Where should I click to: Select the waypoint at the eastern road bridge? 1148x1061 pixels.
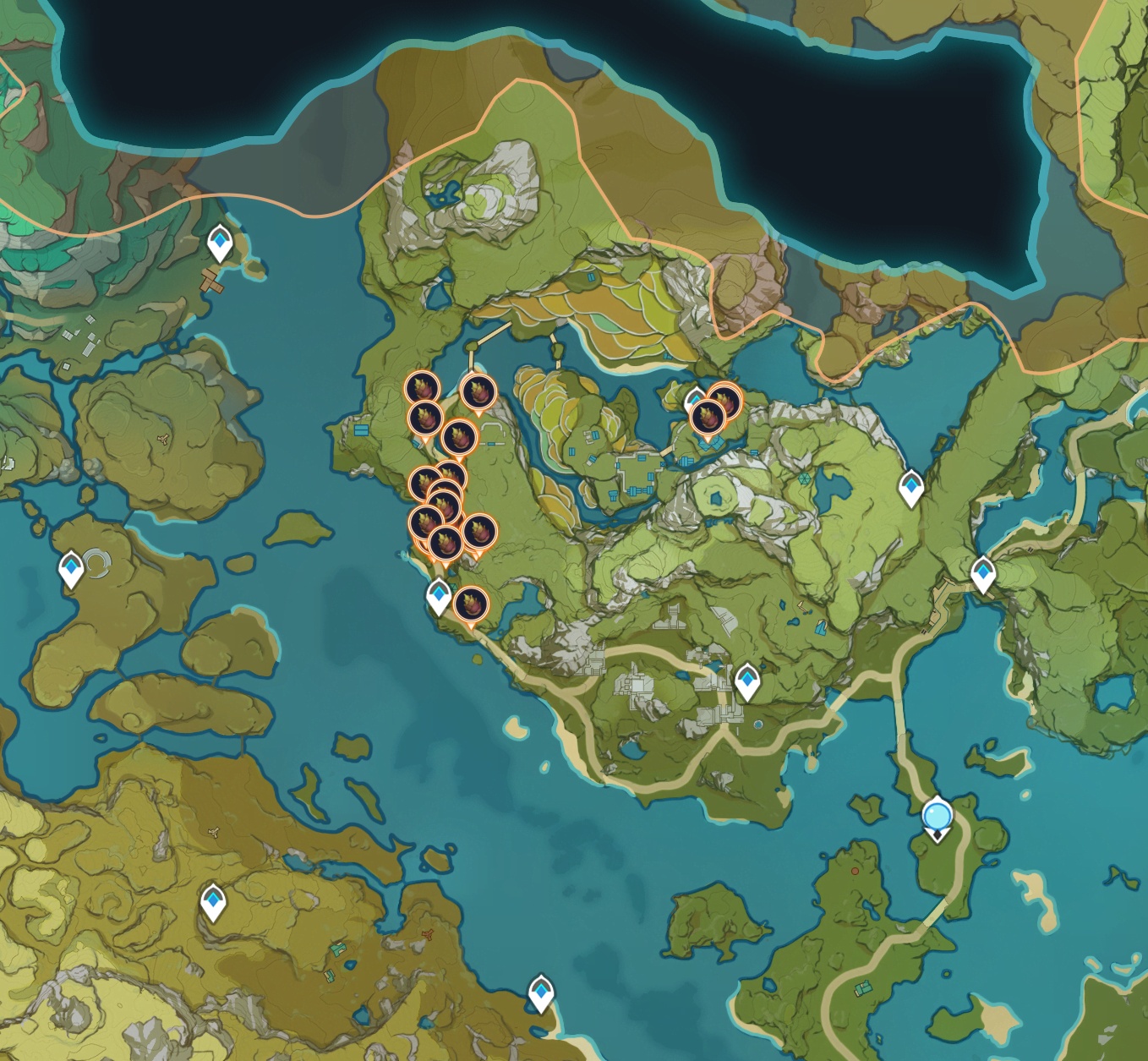[982, 575]
